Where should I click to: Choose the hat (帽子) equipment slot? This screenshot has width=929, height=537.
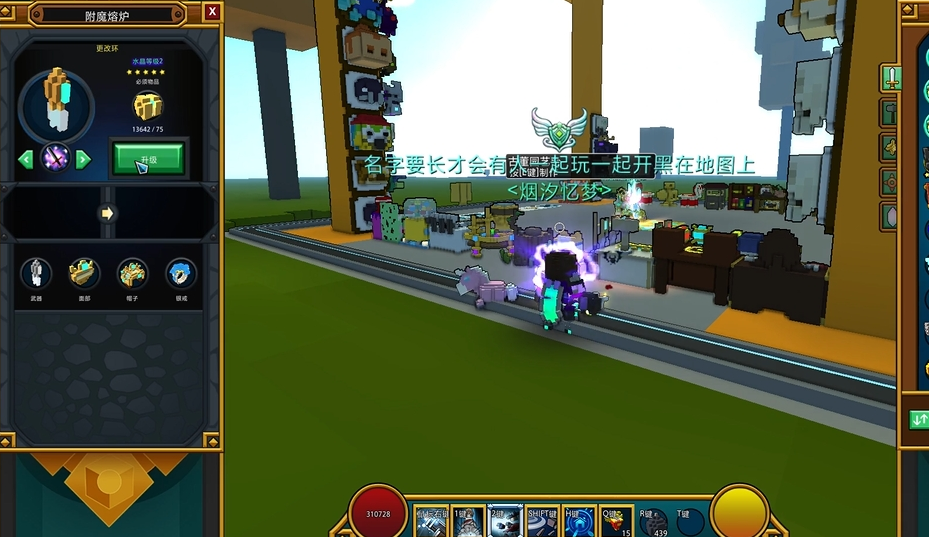coord(132,273)
